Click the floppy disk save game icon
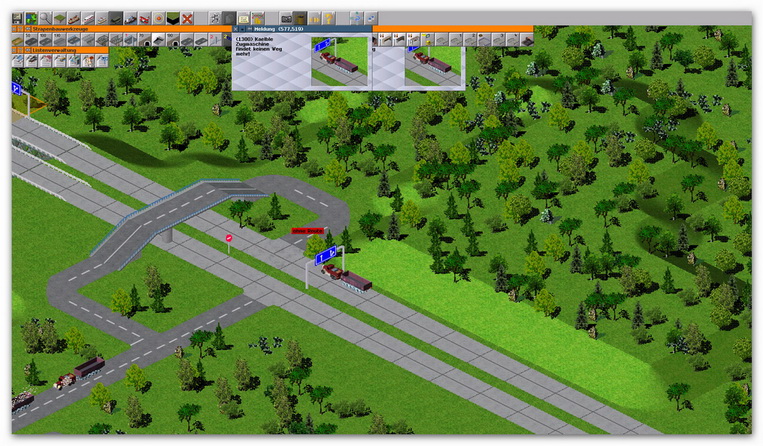 click(x=17, y=18)
